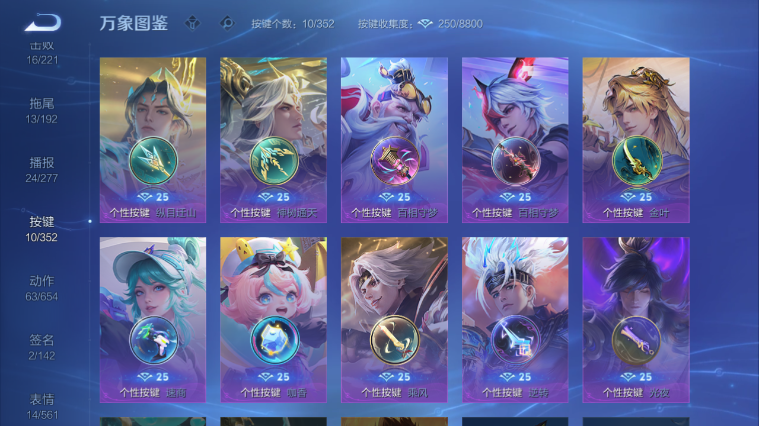759x426 pixels.
Task: Choose the 光夜 keystyle card
Action: (x=636, y=319)
